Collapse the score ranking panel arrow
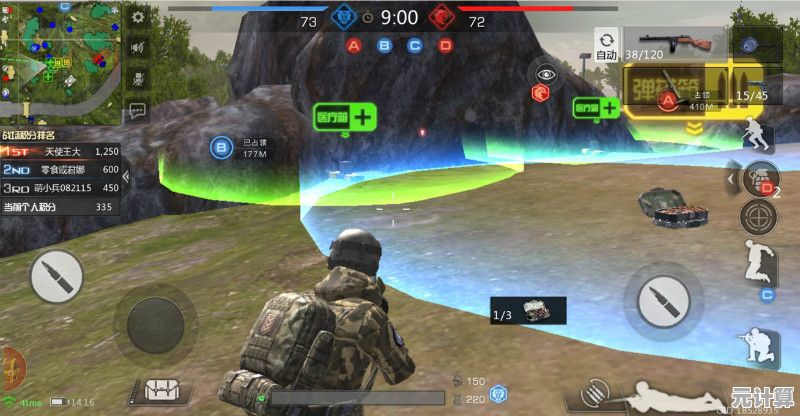800x416 pixels. (125, 178)
